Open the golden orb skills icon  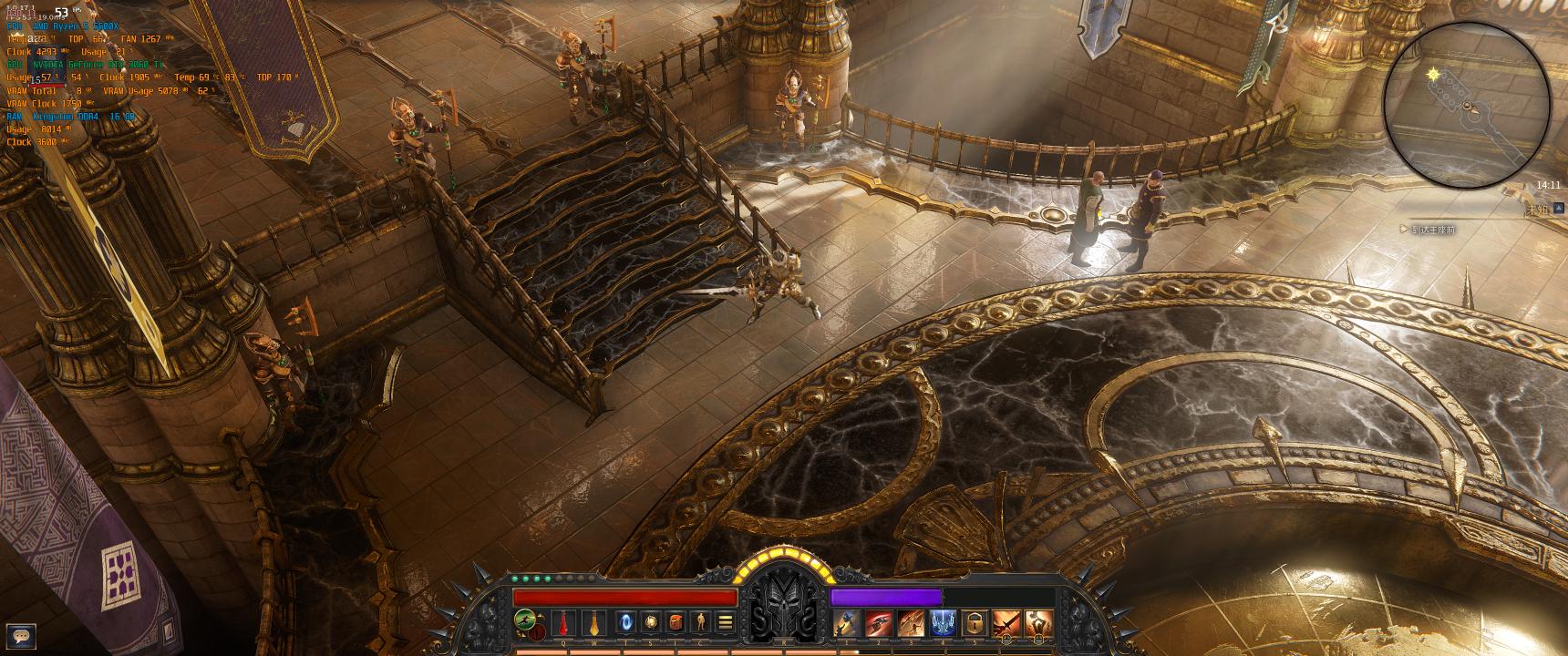click(x=651, y=622)
